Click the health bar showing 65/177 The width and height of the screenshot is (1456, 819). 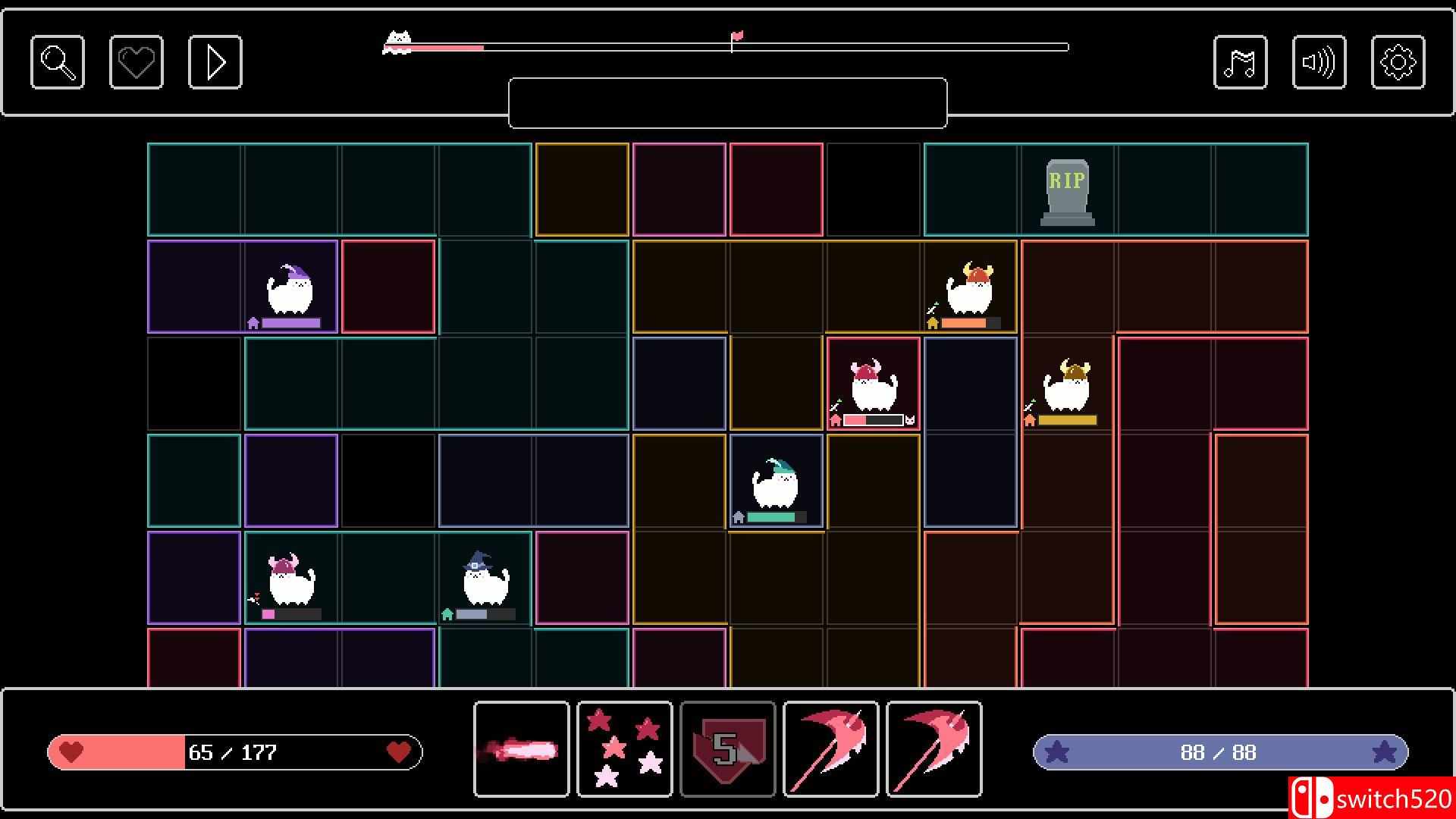(x=235, y=752)
